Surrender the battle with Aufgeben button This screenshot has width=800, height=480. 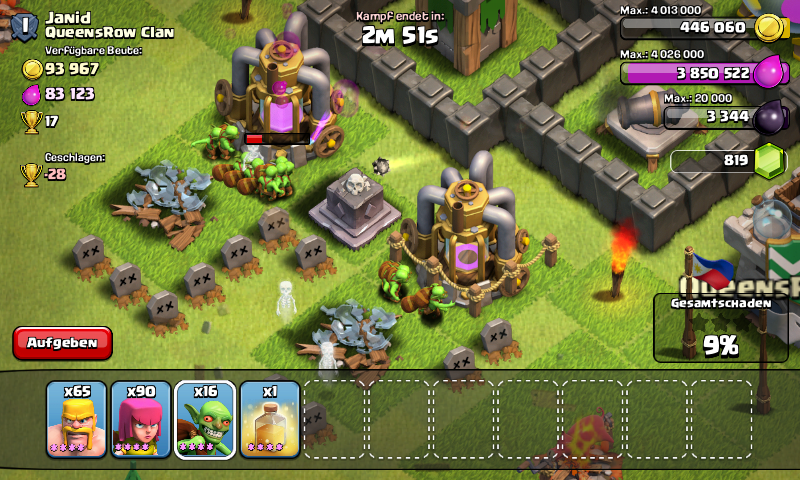pyautogui.click(x=62, y=343)
